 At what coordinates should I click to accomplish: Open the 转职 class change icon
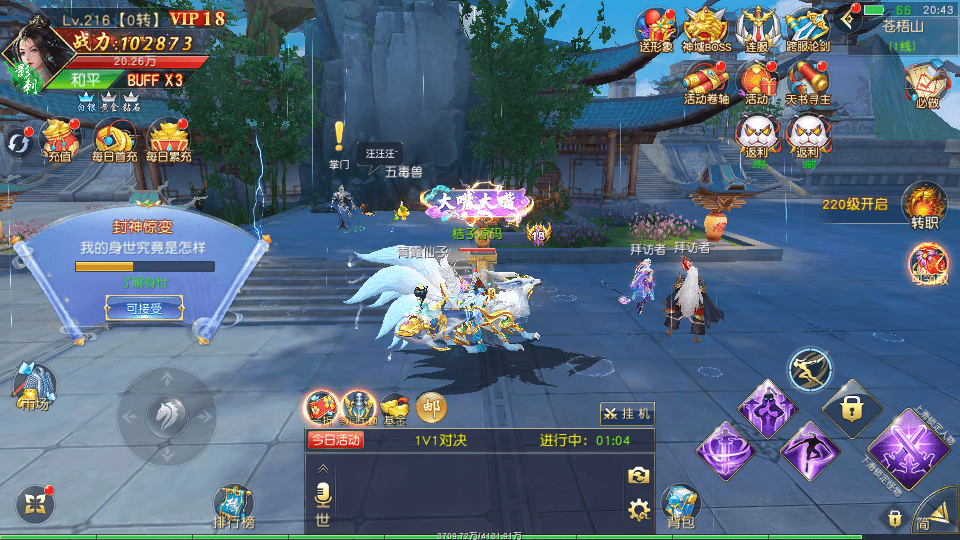click(x=925, y=203)
